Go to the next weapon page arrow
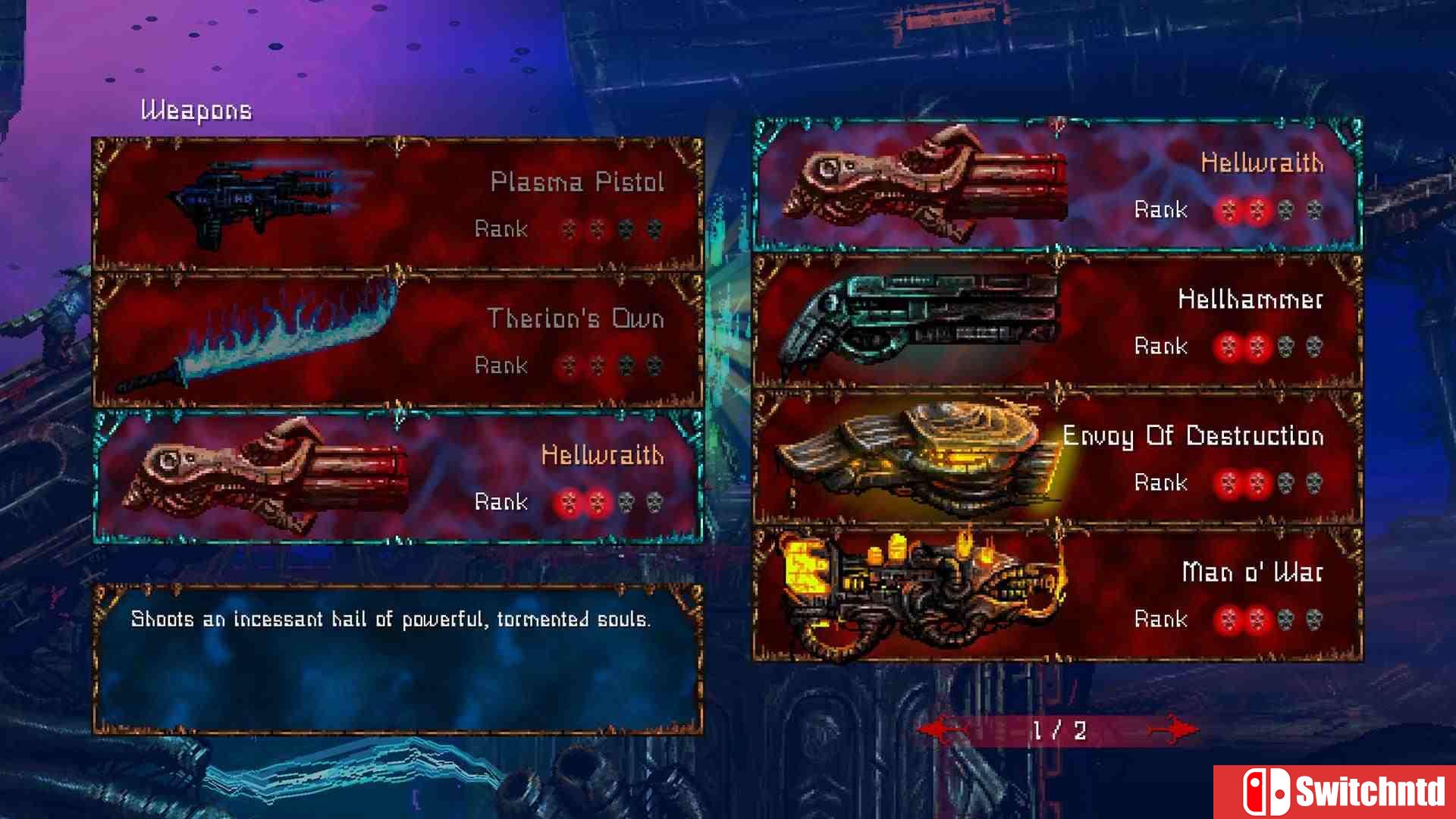 1172,730
